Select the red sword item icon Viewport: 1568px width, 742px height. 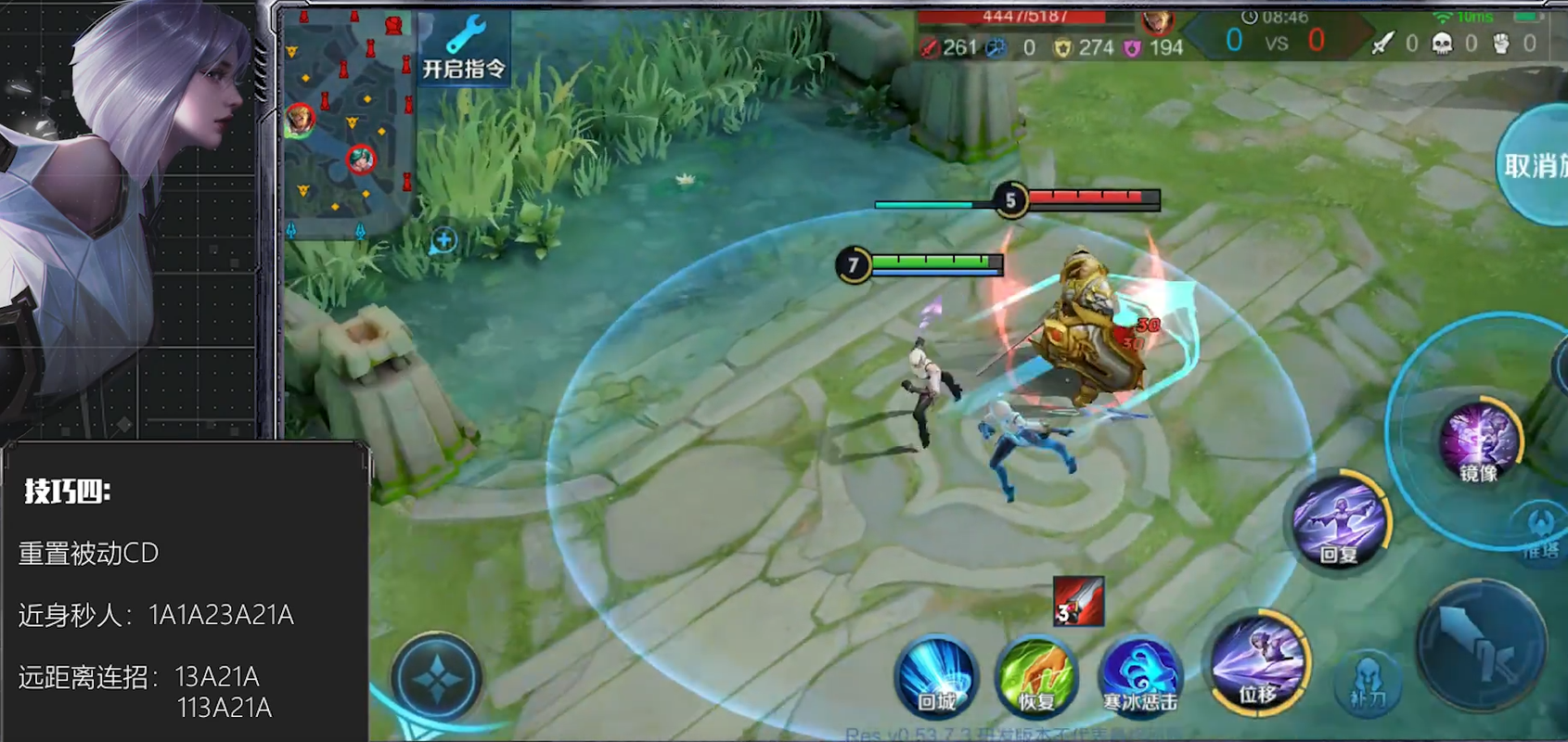click(x=1078, y=601)
